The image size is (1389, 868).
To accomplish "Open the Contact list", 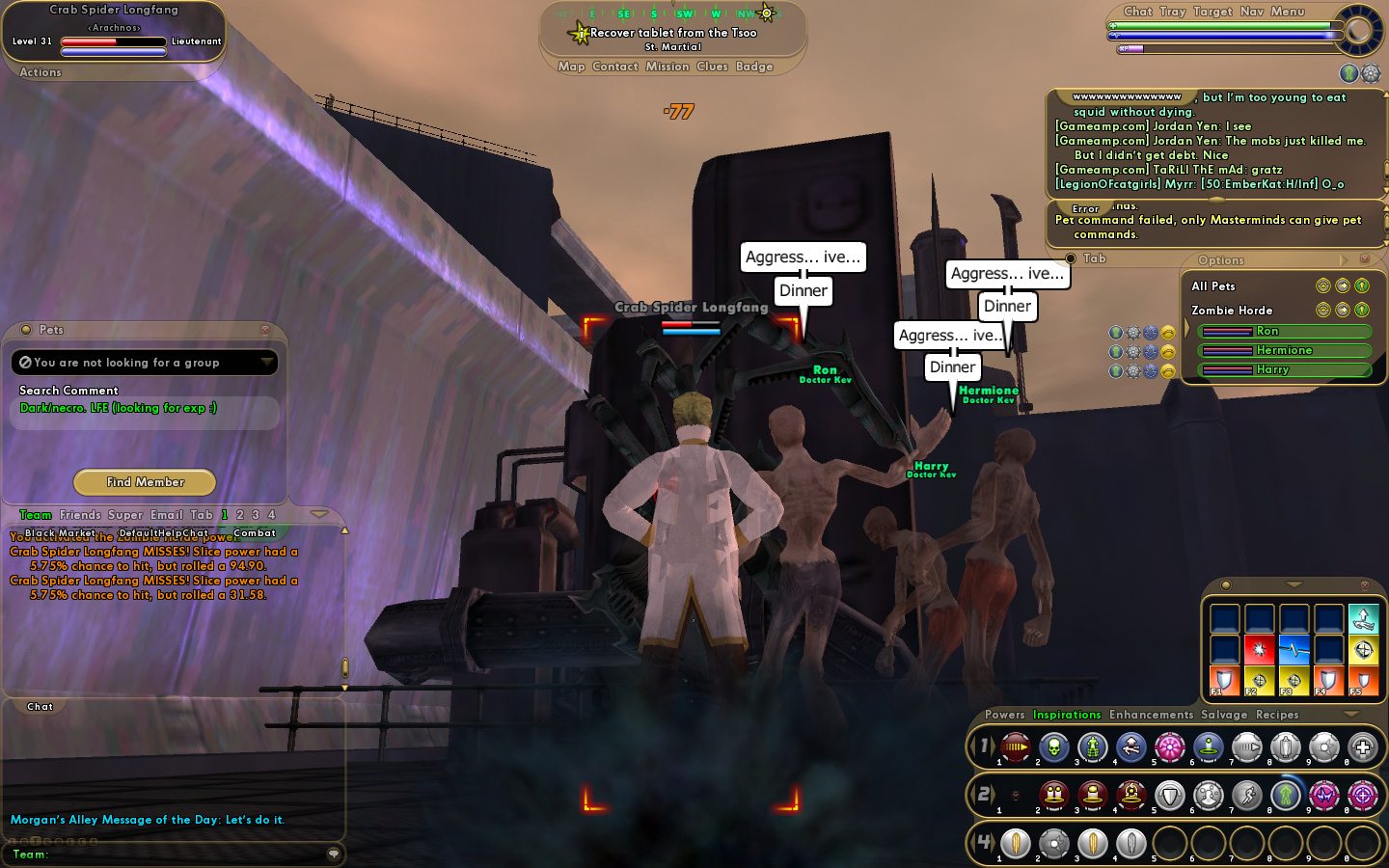I will pos(615,67).
